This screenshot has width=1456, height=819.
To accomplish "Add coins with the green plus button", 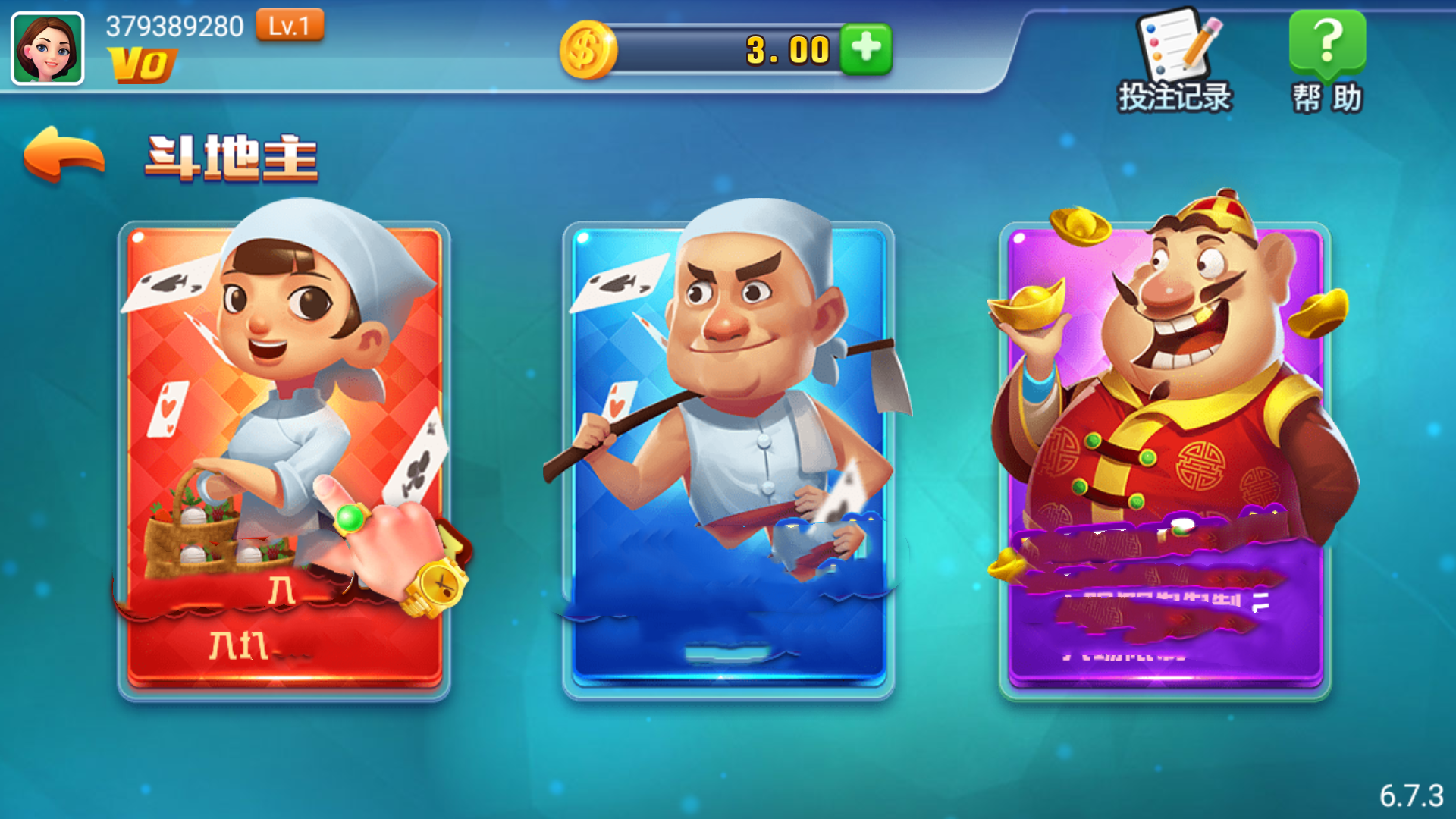I will pyautogui.click(x=866, y=49).
